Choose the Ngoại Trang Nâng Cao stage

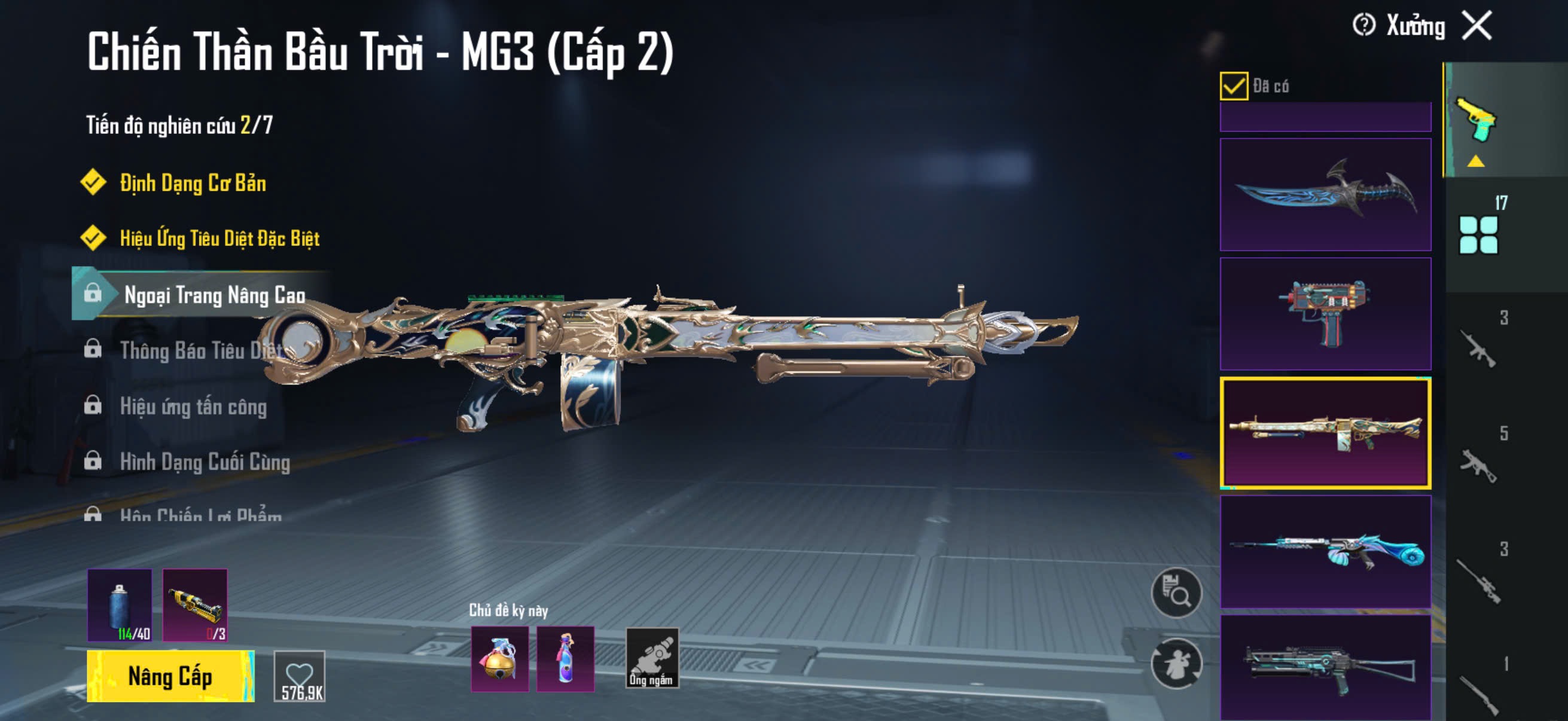pyautogui.click(x=213, y=295)
